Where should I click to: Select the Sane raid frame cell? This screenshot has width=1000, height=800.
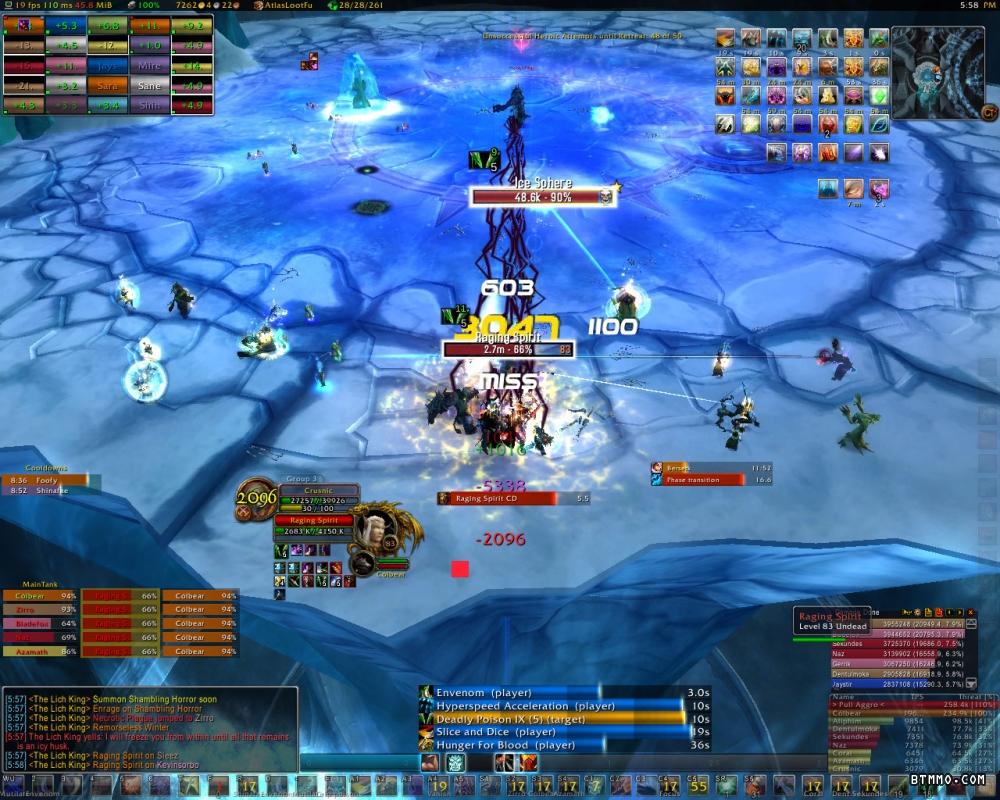tap(148, 86)
